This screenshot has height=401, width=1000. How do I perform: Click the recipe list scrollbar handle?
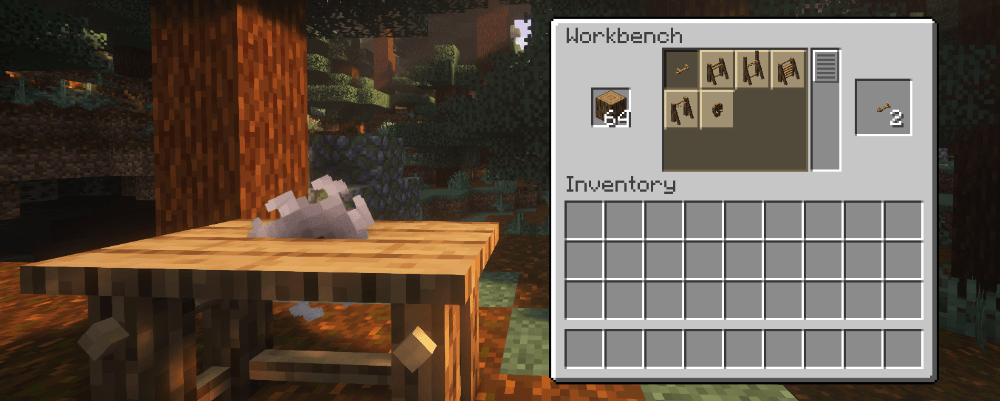[x=826, y=67]
